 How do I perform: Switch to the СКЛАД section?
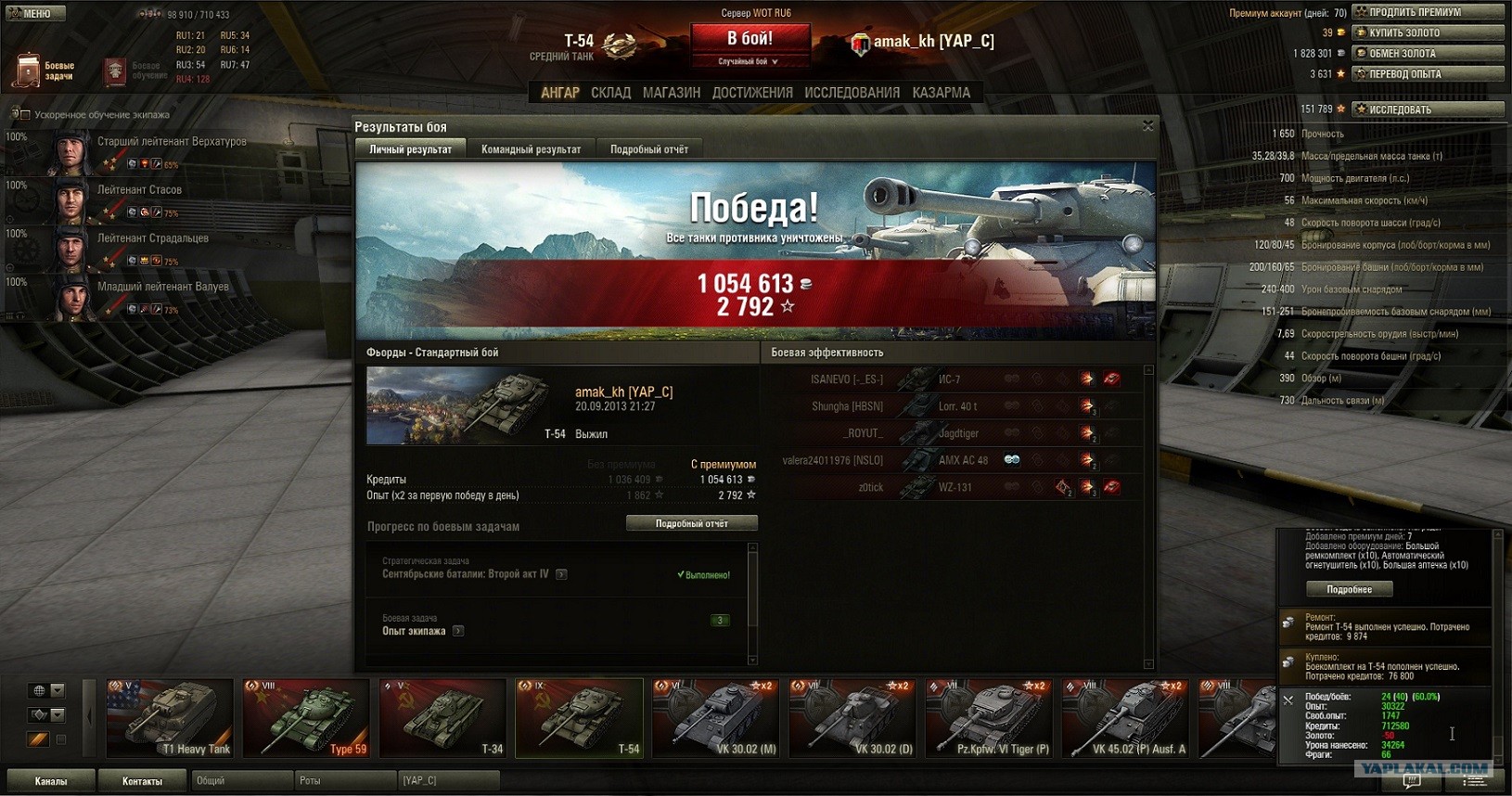click(x=610, y=93)
